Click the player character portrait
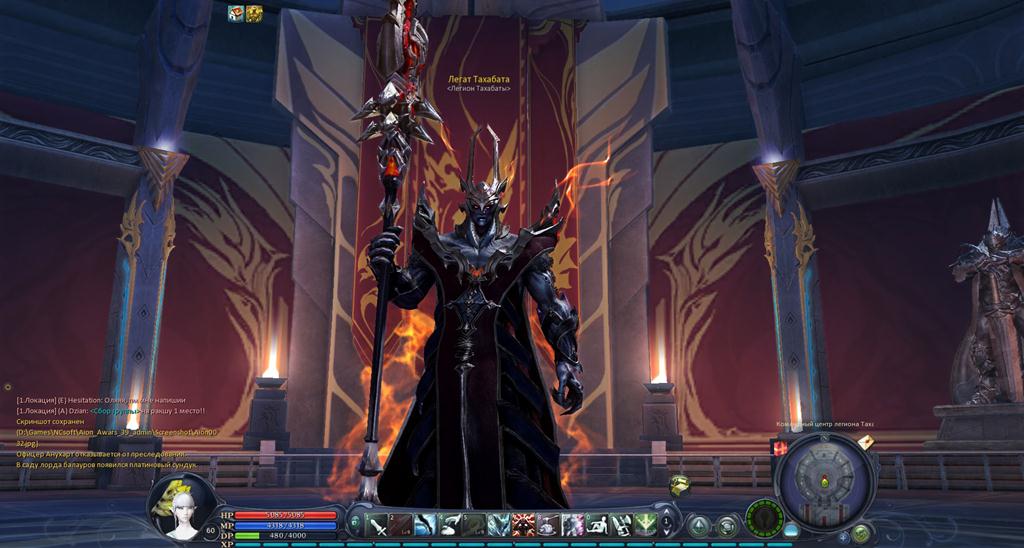 tap(180, 505)
